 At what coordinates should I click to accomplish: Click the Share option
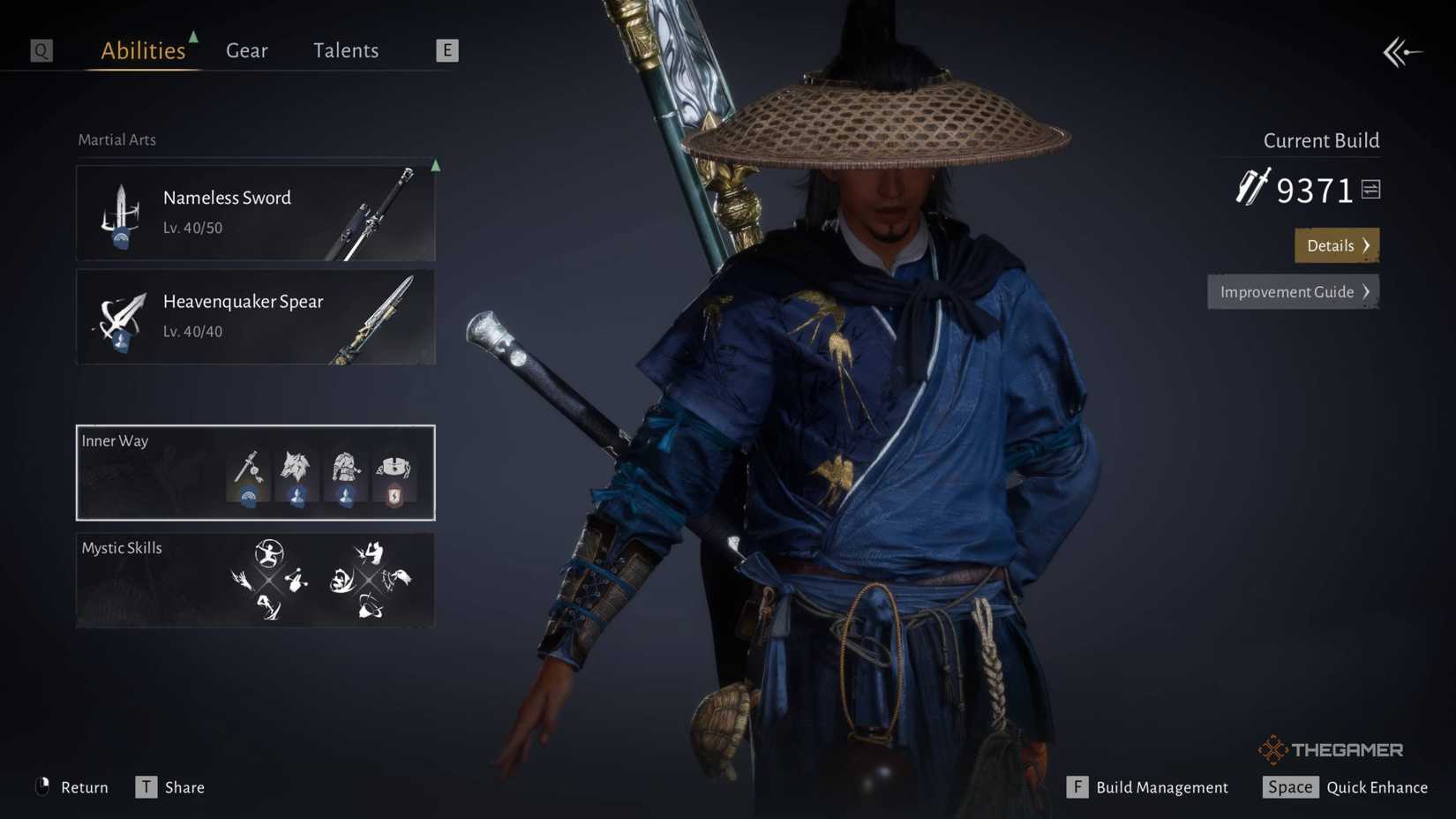pyautogui.click(x=184, y=786)
